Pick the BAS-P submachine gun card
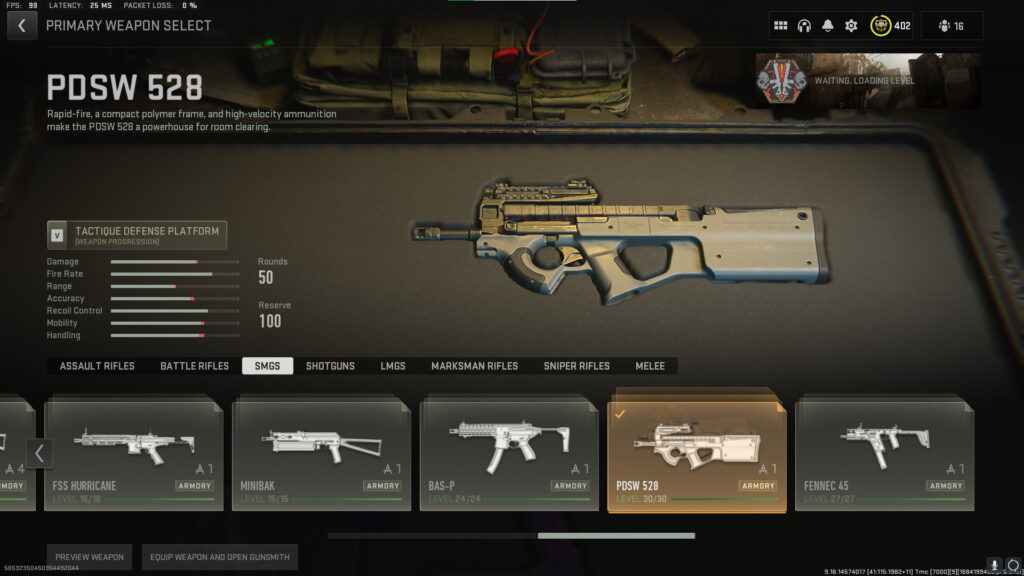Viewport: 1024px width, 576px height. 508,452
